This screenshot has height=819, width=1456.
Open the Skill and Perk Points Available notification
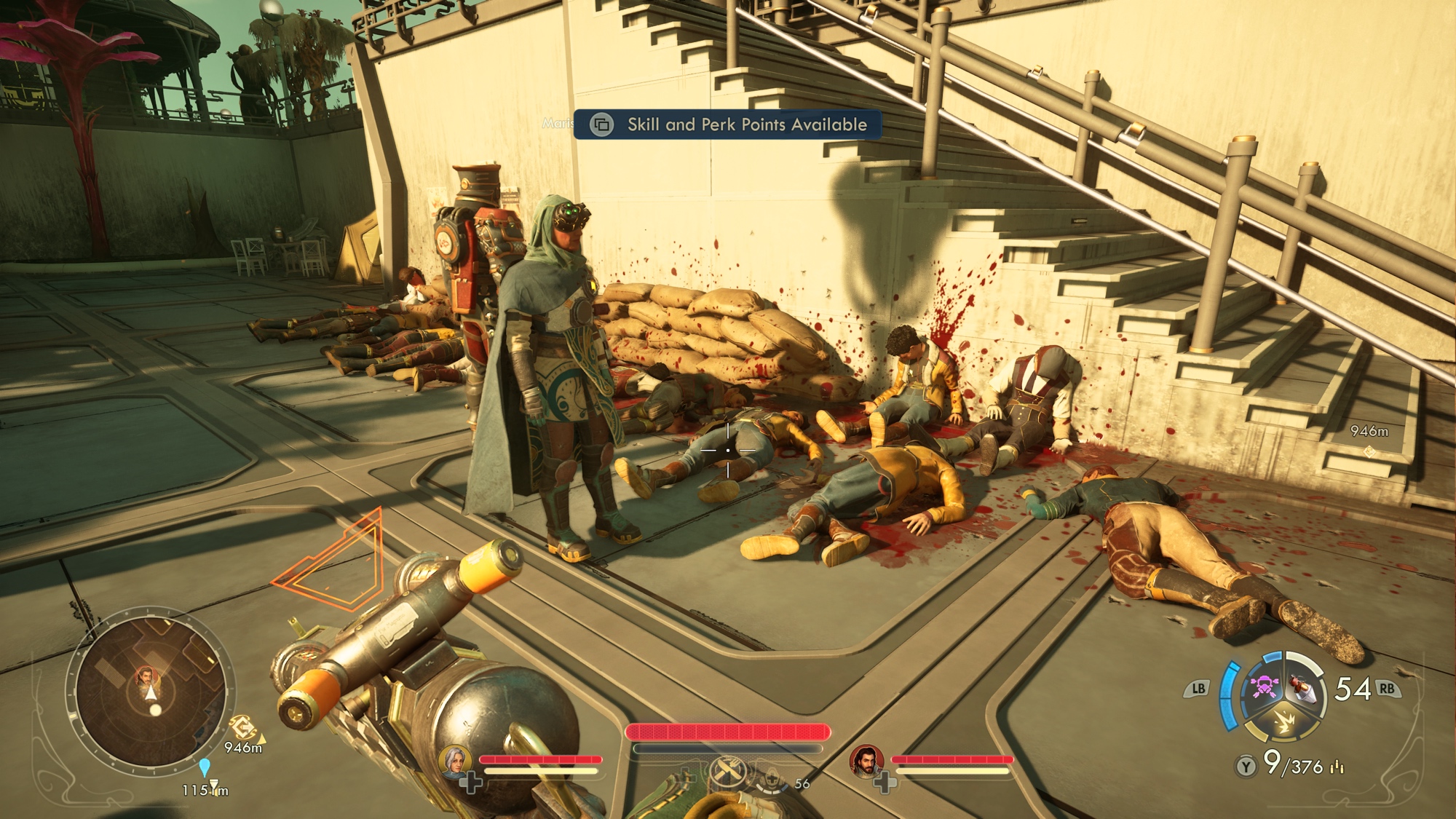point(728,124)
